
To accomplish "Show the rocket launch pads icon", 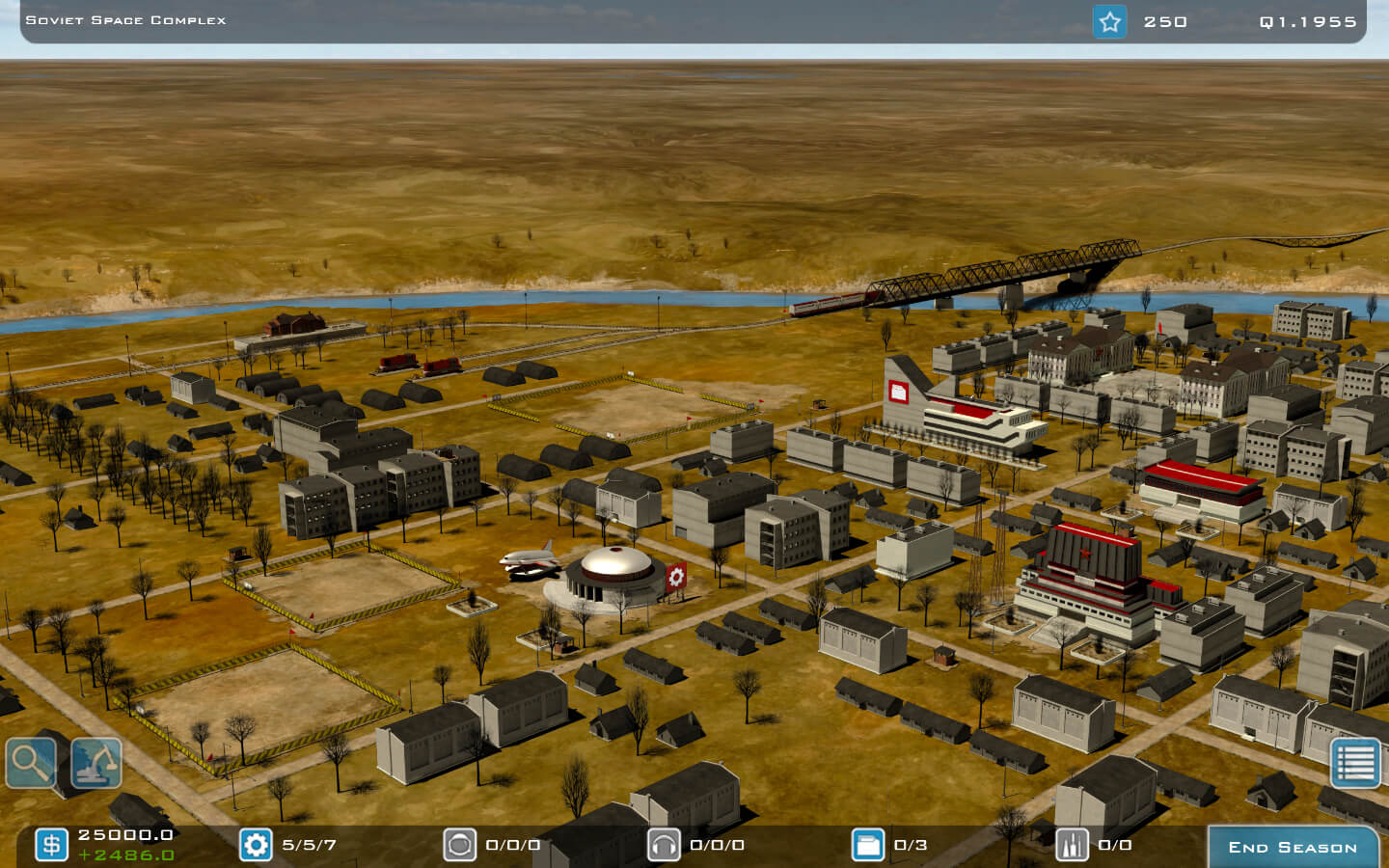I will pyautogui.click(x=1072, y=845).
